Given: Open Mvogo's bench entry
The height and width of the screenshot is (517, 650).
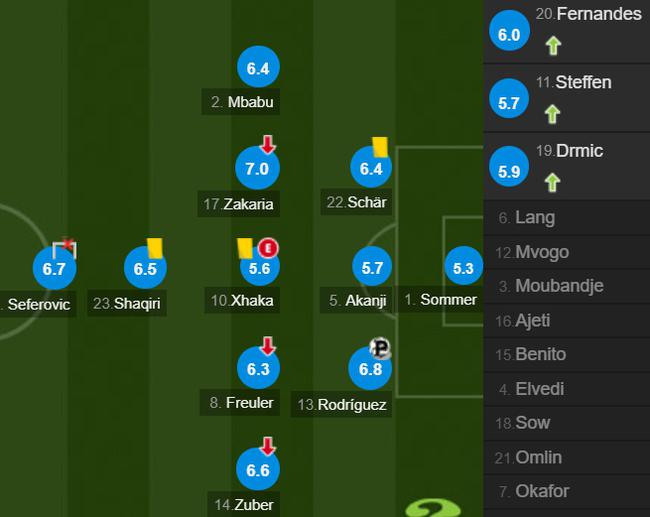Looking at the screenshot, I should click(x=566, y=252).
